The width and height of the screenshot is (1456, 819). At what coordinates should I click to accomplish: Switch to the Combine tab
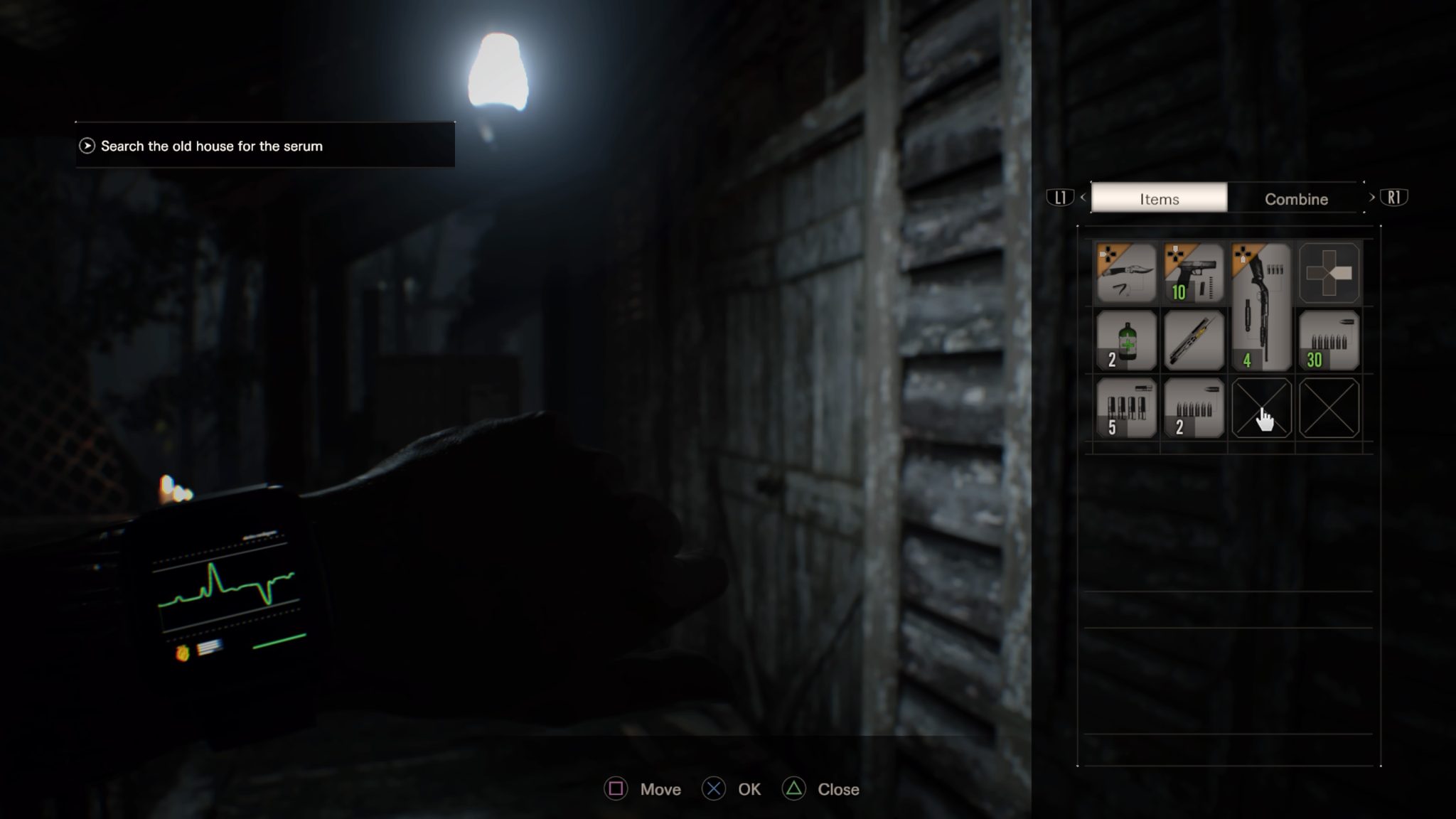pos(1296,199)
